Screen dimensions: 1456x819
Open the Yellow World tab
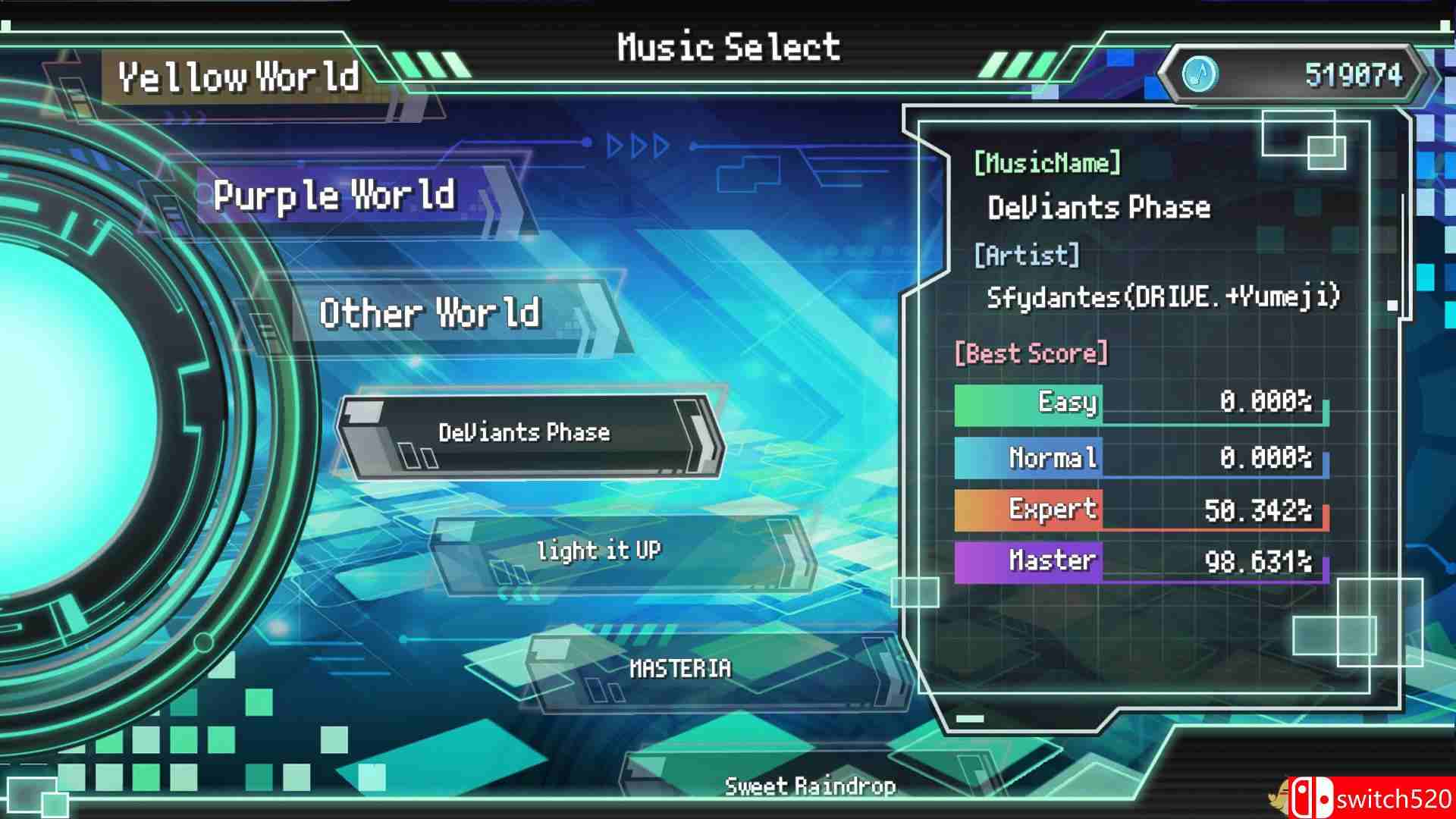(241, 76)
